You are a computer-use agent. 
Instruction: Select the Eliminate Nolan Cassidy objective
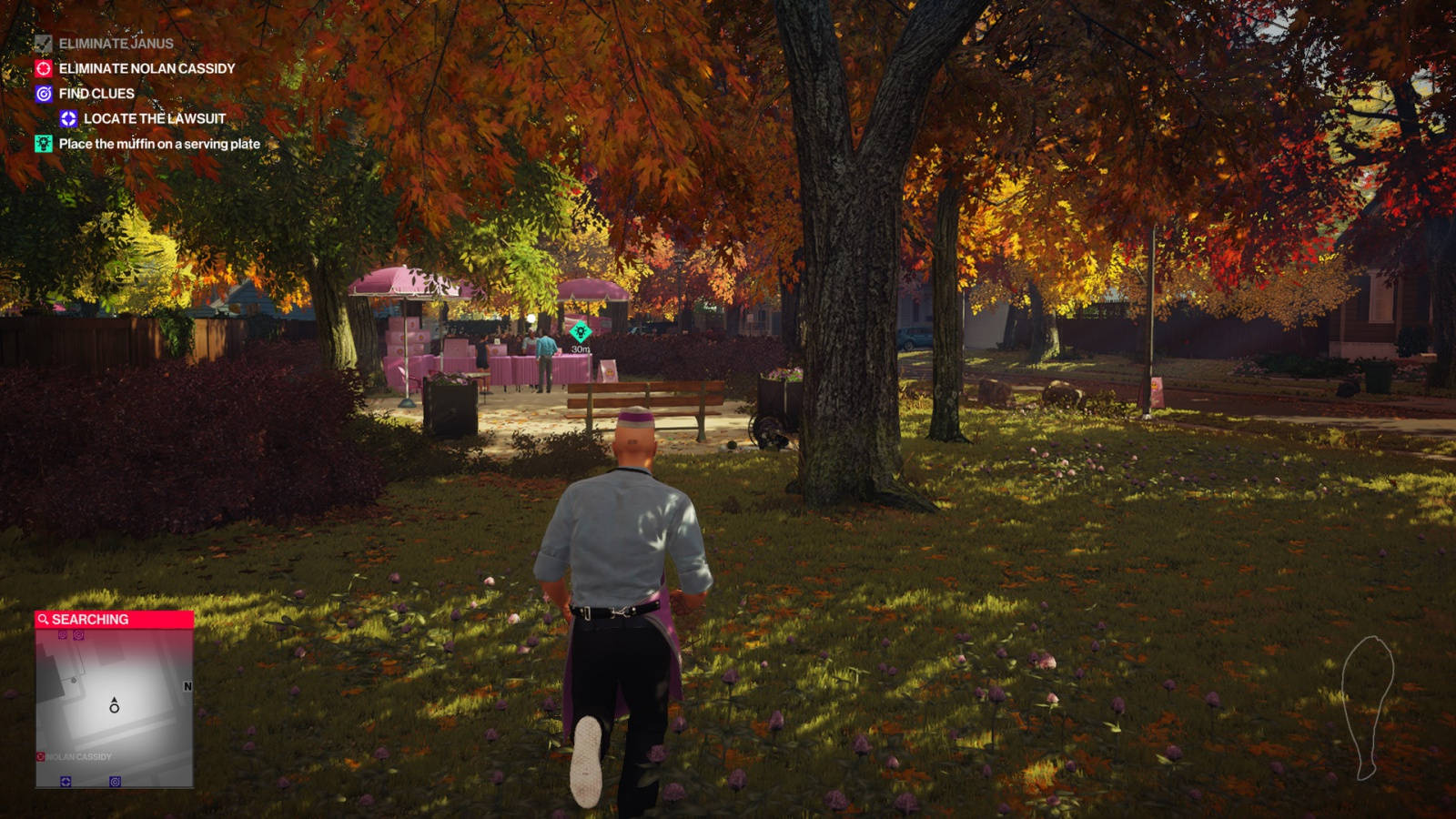(x=146, y=68)
